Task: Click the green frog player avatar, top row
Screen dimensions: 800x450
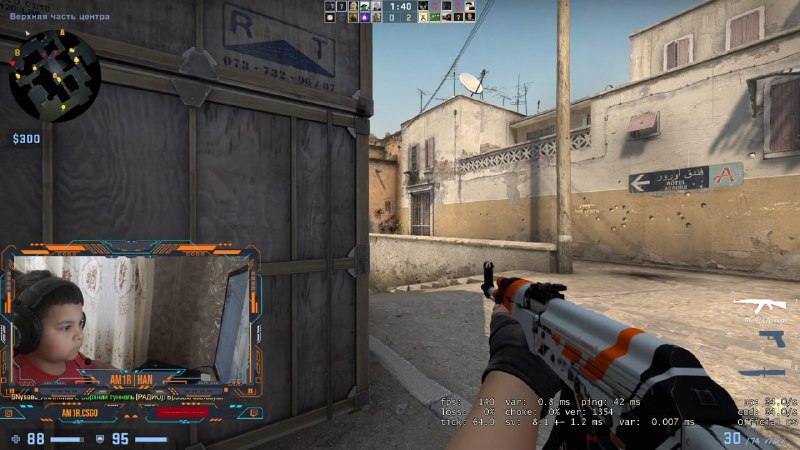Action: [367, 6]
